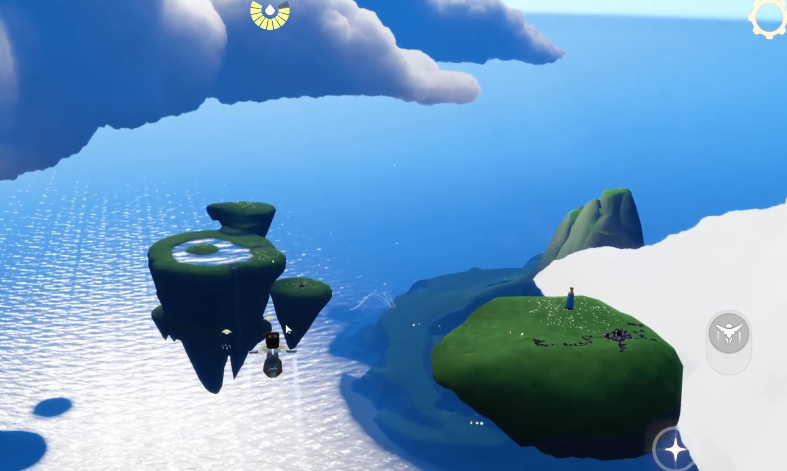Open the settings gear icon
Image resolution: width=787 pixels, height=471 pixels.
[x=770, y=17]
